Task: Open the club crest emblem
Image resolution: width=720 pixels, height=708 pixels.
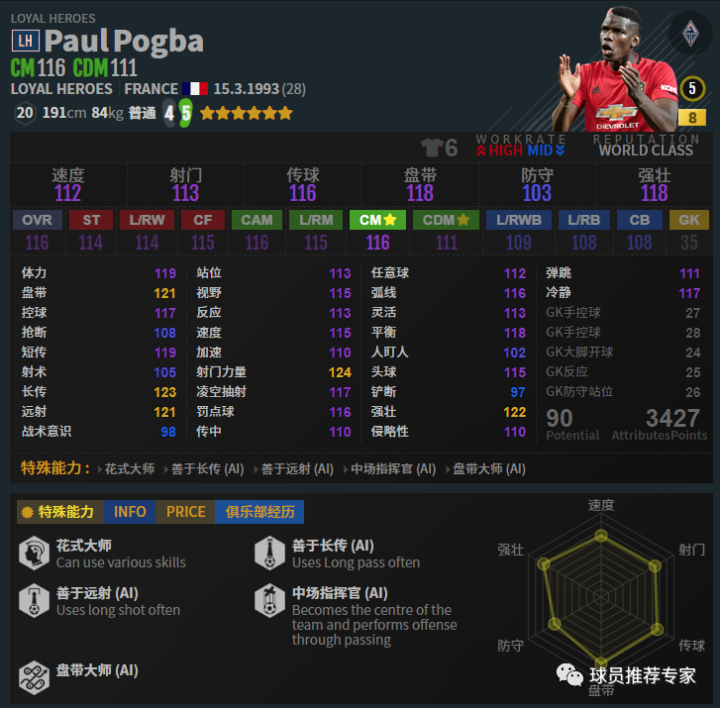Action: pos(689,34)
